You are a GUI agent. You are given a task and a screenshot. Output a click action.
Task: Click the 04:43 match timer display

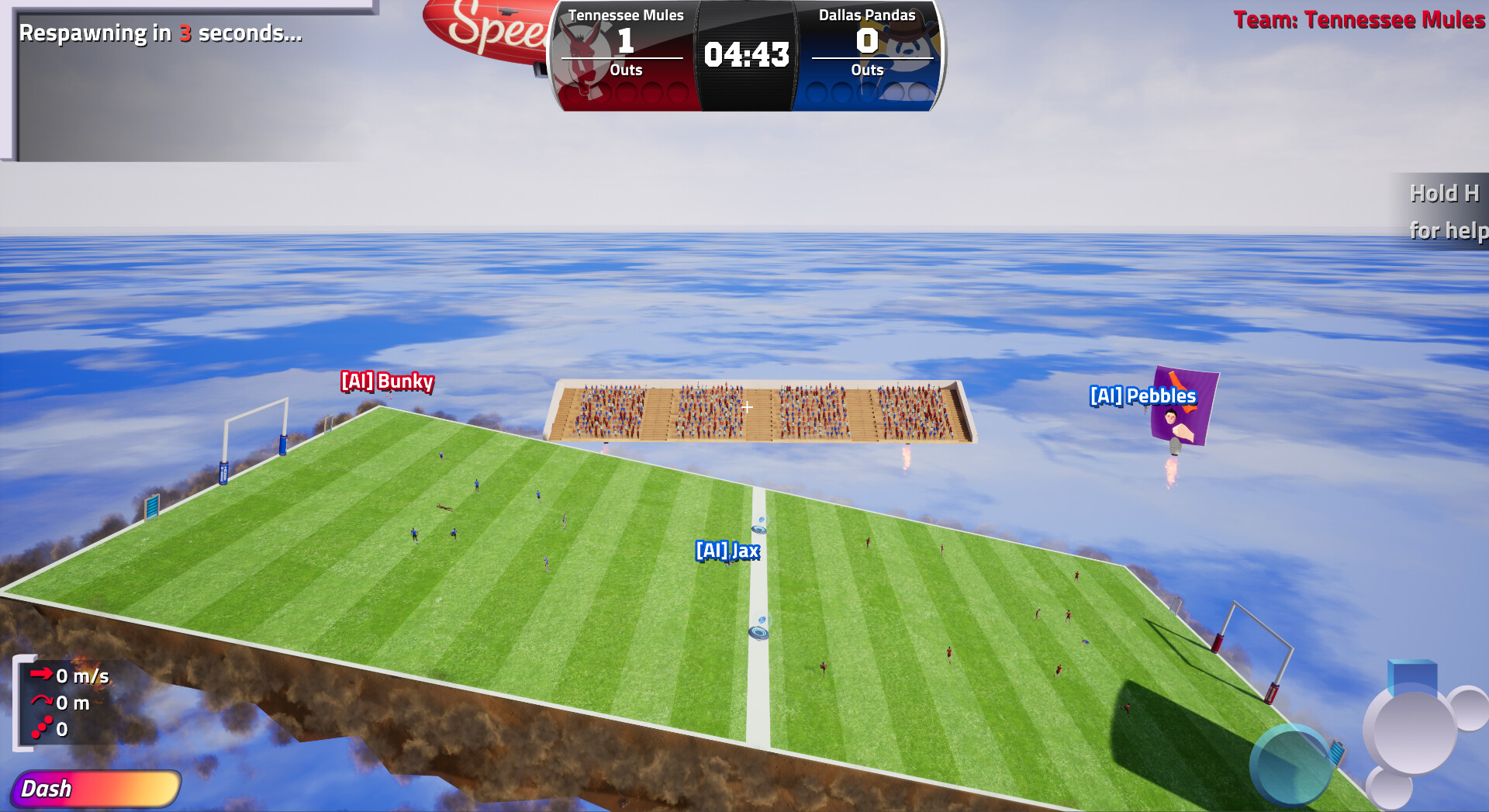pyautogui.click(x=746, y=54)
